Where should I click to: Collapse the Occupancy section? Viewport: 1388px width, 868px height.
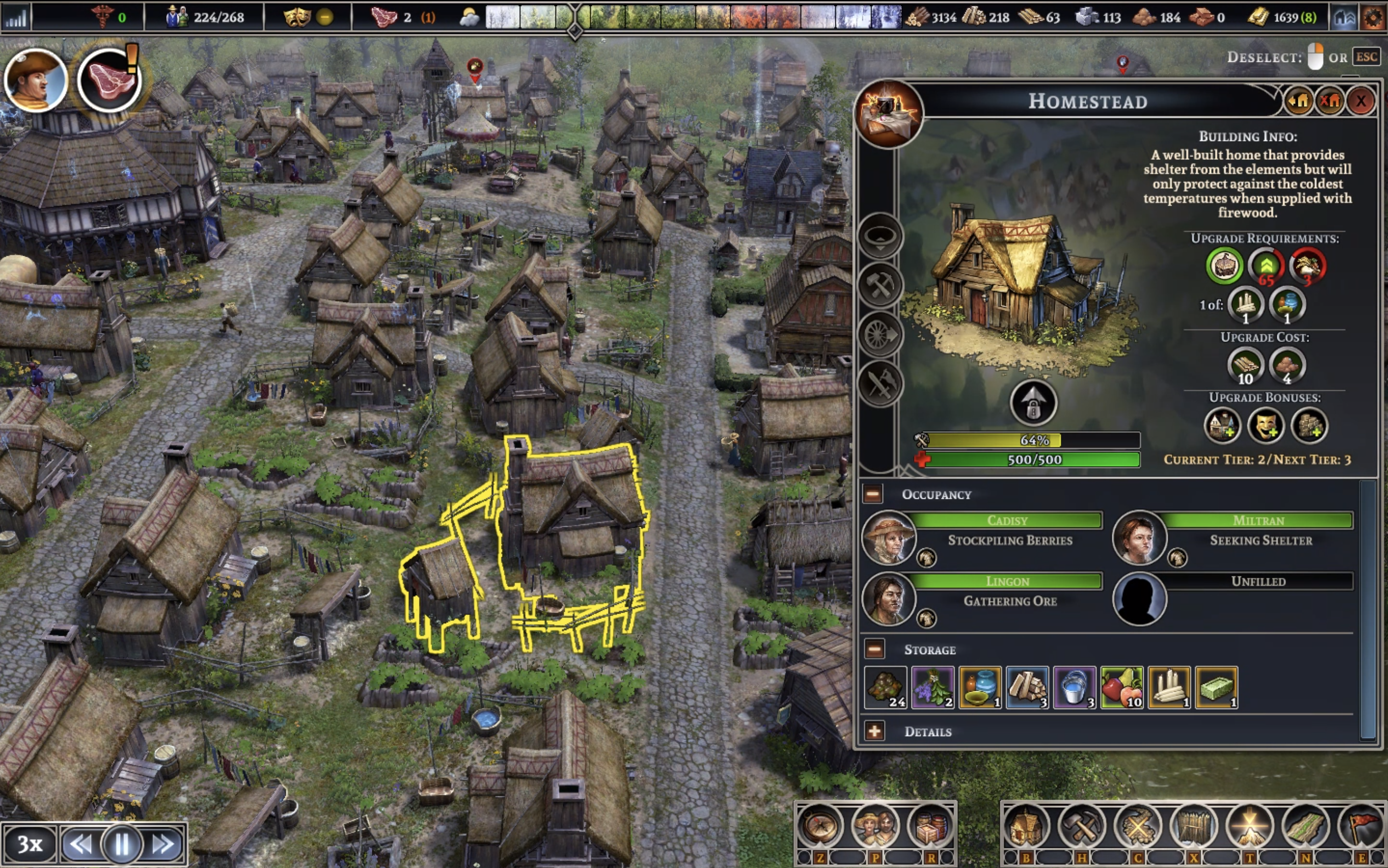872,494
